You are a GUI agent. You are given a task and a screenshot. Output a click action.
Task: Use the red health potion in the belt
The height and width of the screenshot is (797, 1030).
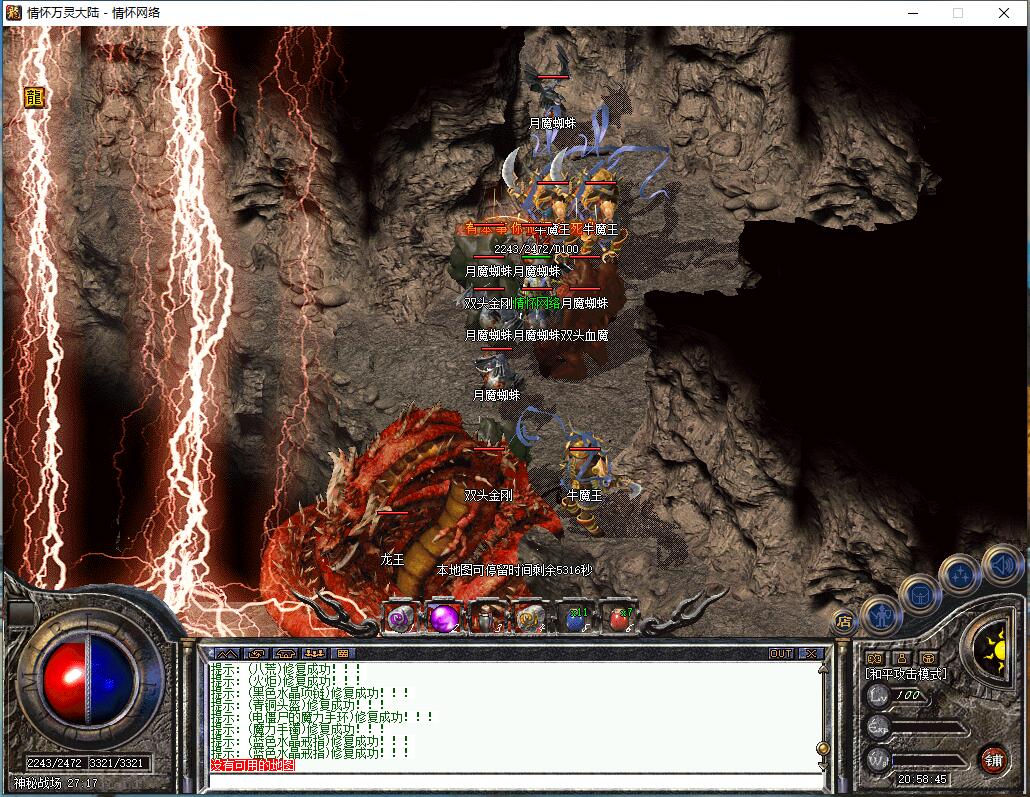618,619
